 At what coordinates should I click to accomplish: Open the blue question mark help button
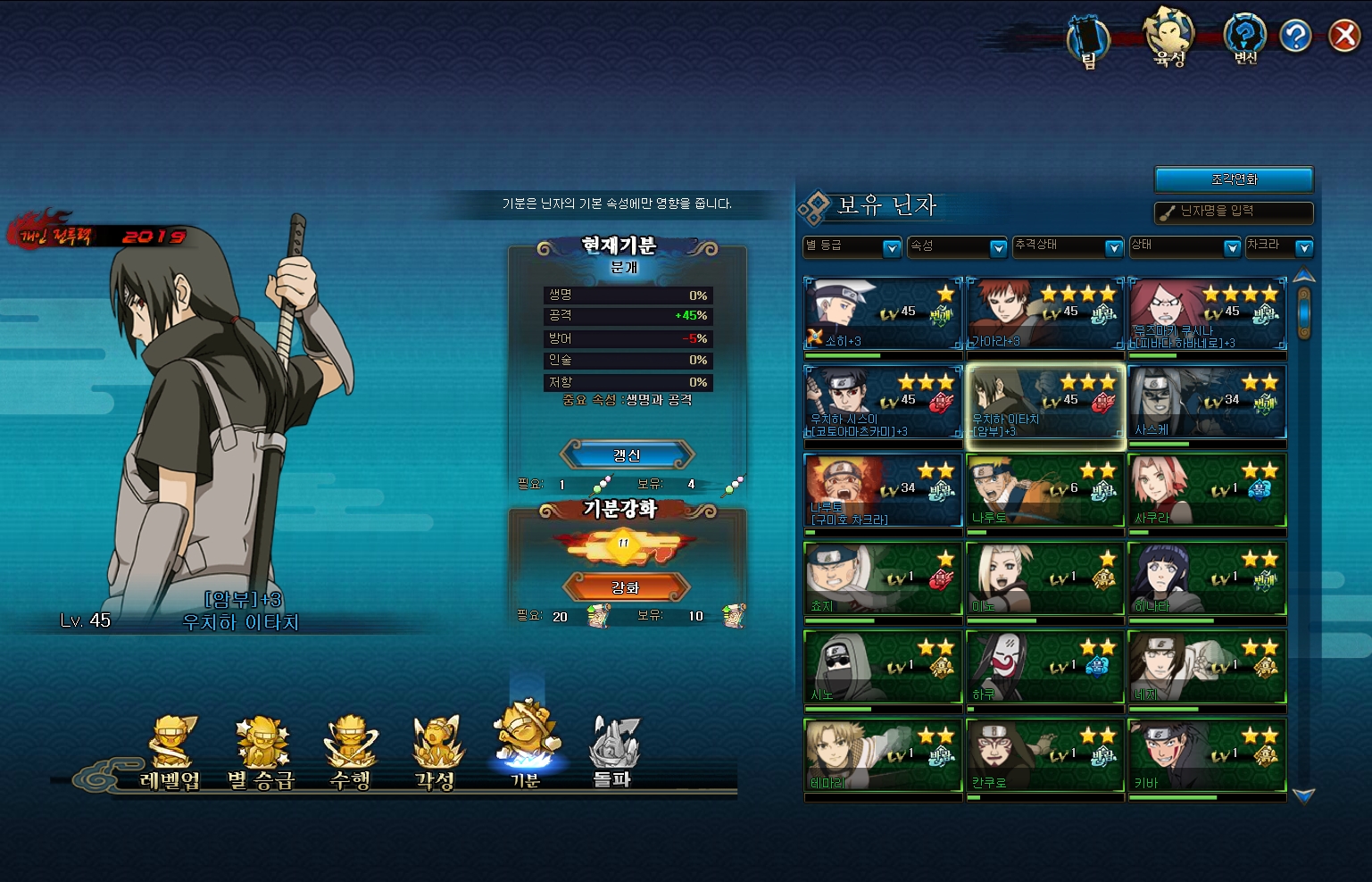click(1294, 36)
